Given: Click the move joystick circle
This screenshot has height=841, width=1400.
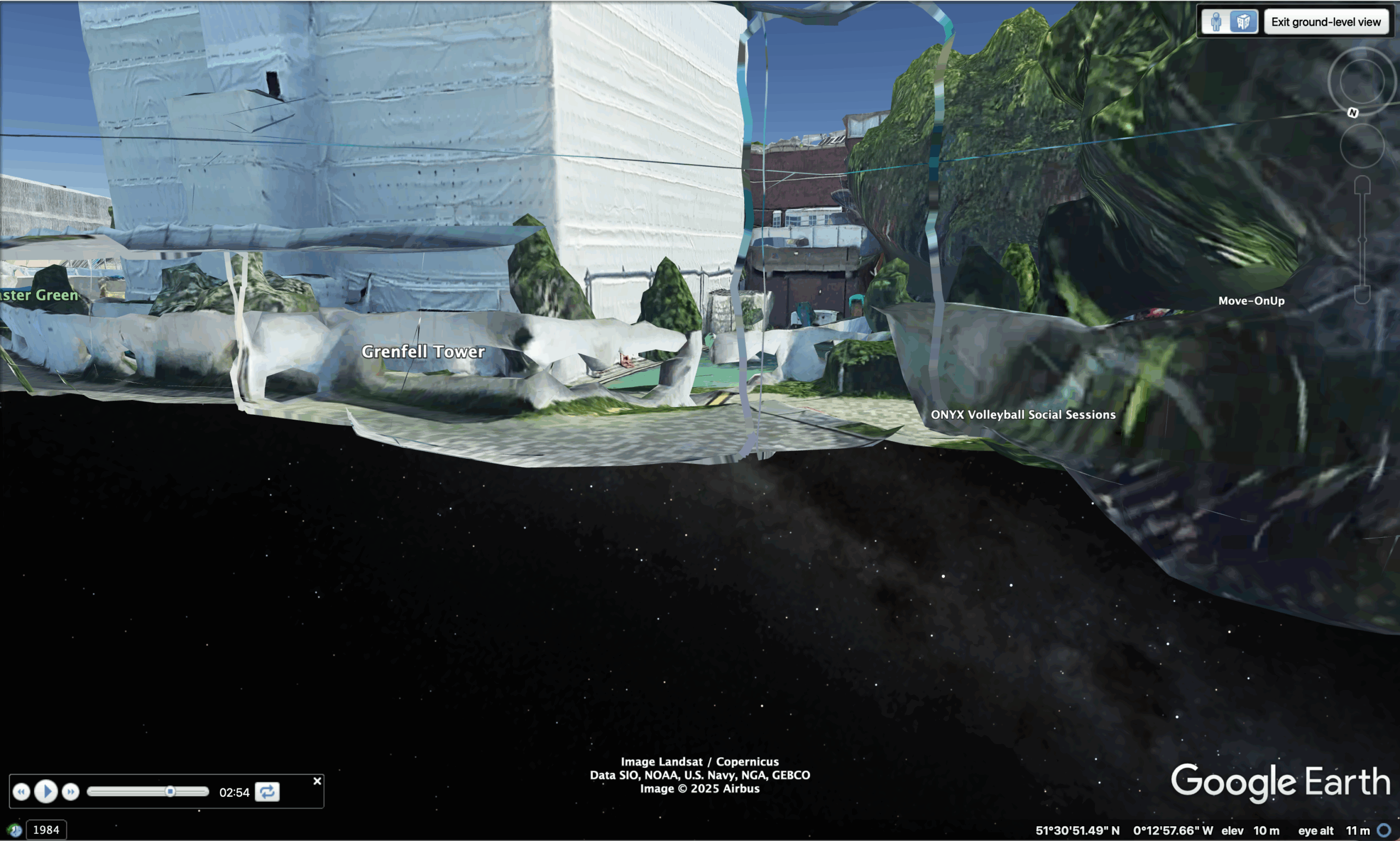Looking at the screenshot, I should tap(1362, 146).
